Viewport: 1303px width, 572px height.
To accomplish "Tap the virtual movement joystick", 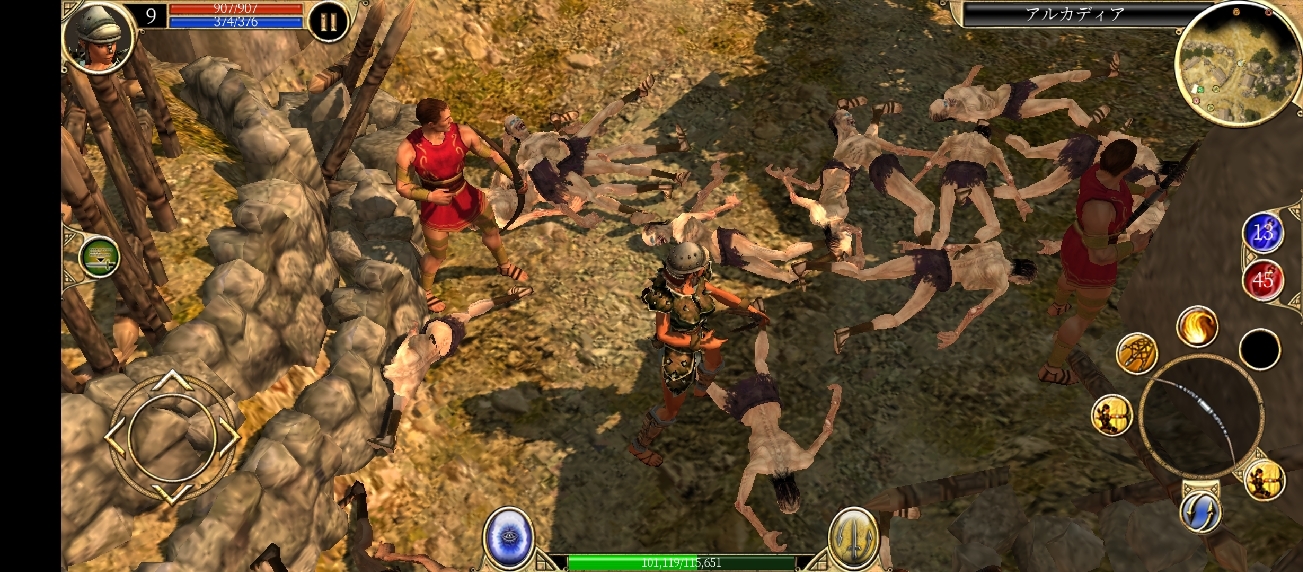I will (x=172, y=436).
